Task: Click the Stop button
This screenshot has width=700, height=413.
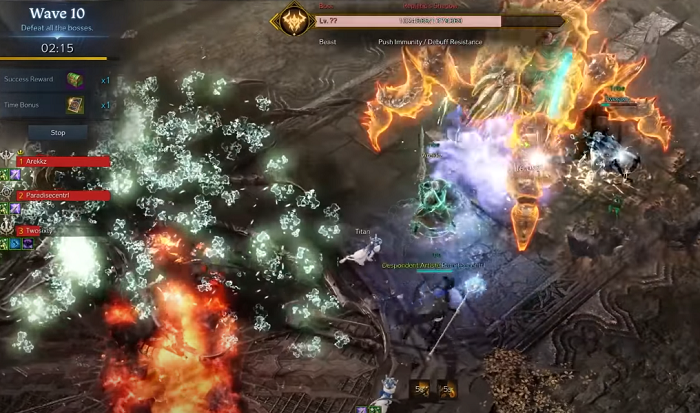Action: (57, 132)
